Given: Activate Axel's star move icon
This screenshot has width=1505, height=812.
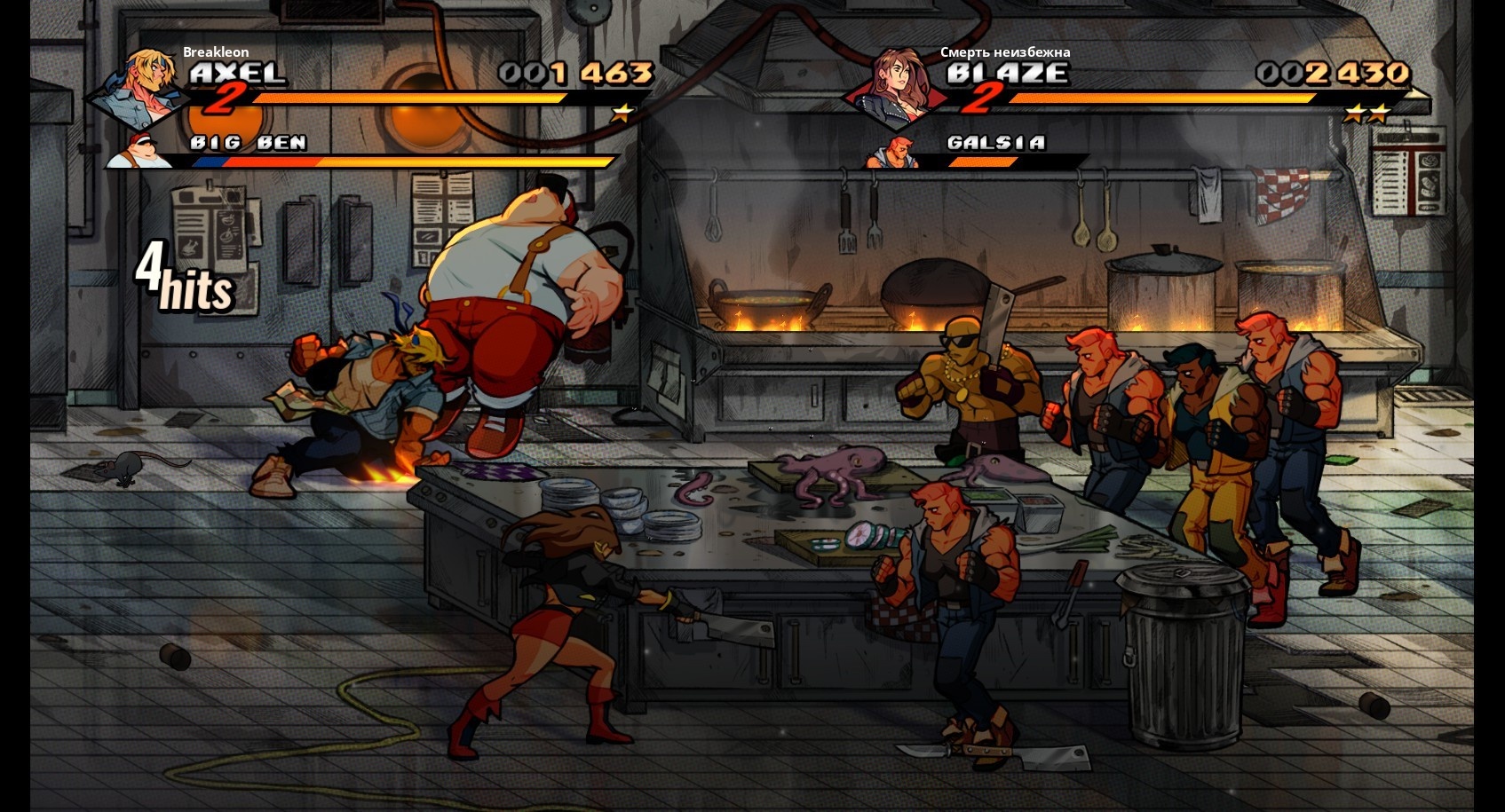Looking at the screenshot, I should click(x=623, y=113).
